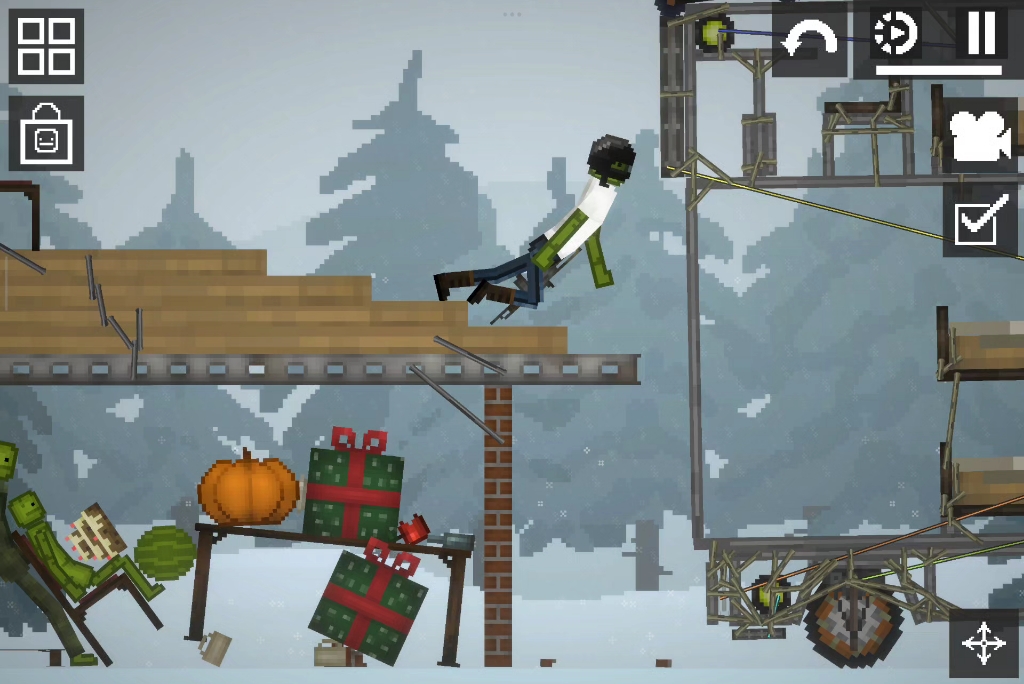Toggle the slow motion time control
Image resolution: width=1024 pixels, height=684 pixels.
(894, 34)
